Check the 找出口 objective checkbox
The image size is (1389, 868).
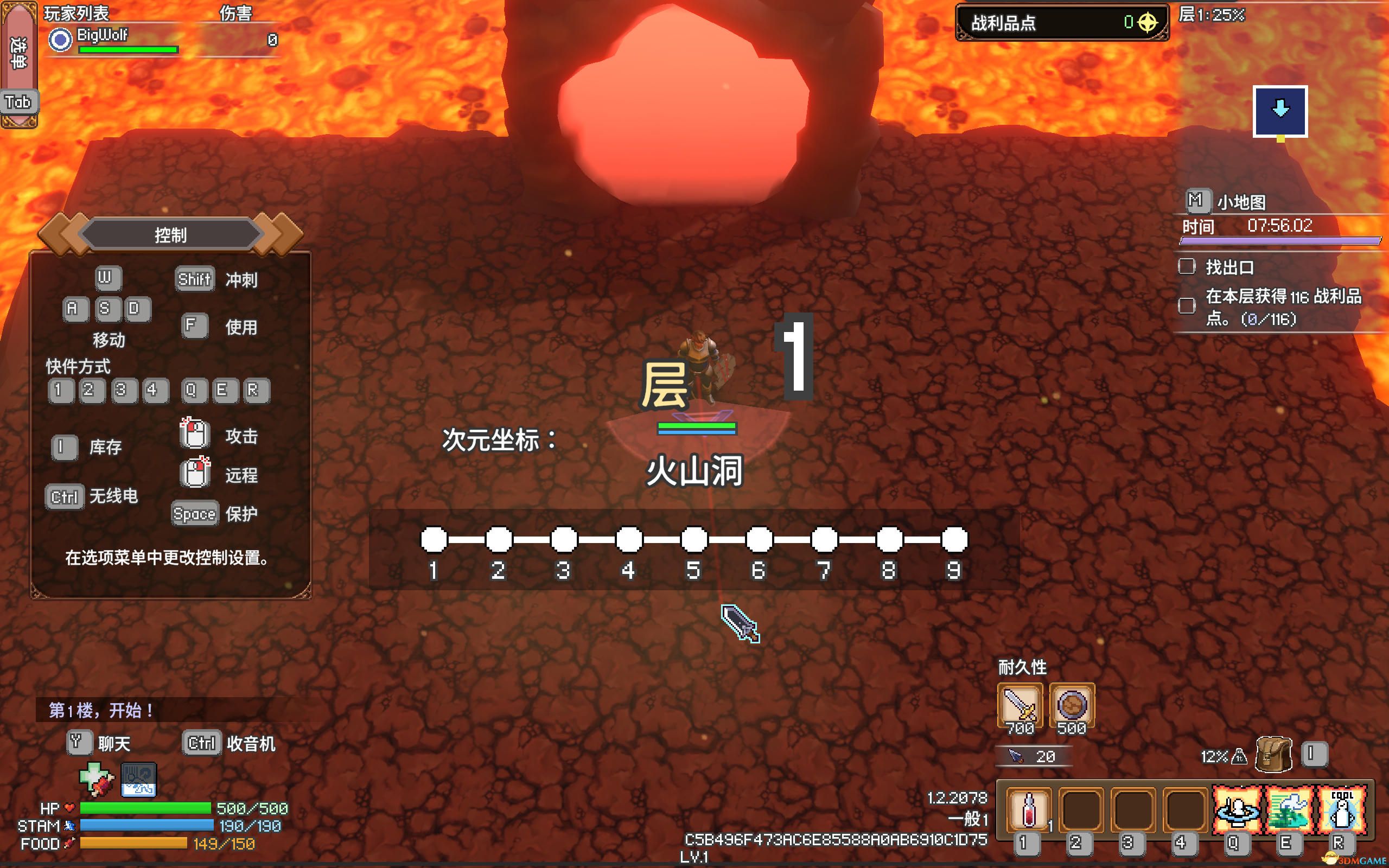(x=1187, y=267)
